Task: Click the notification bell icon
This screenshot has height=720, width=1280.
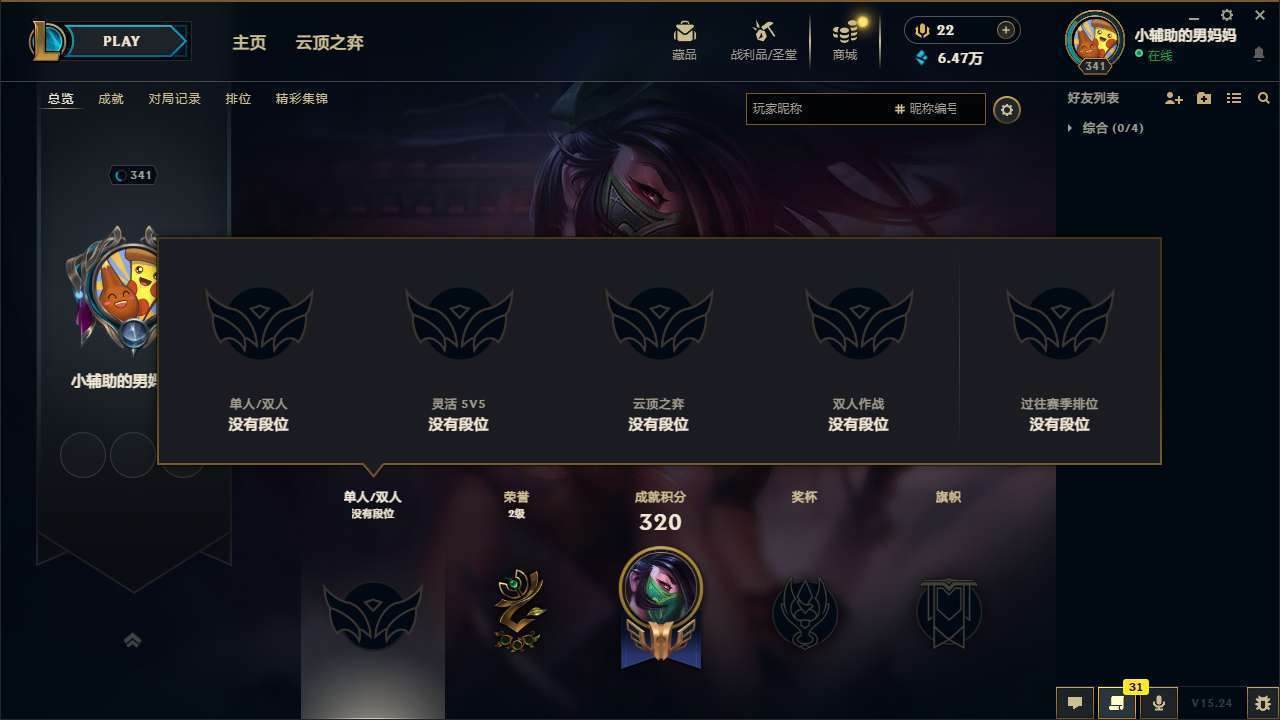Action: coord(1258,54)
